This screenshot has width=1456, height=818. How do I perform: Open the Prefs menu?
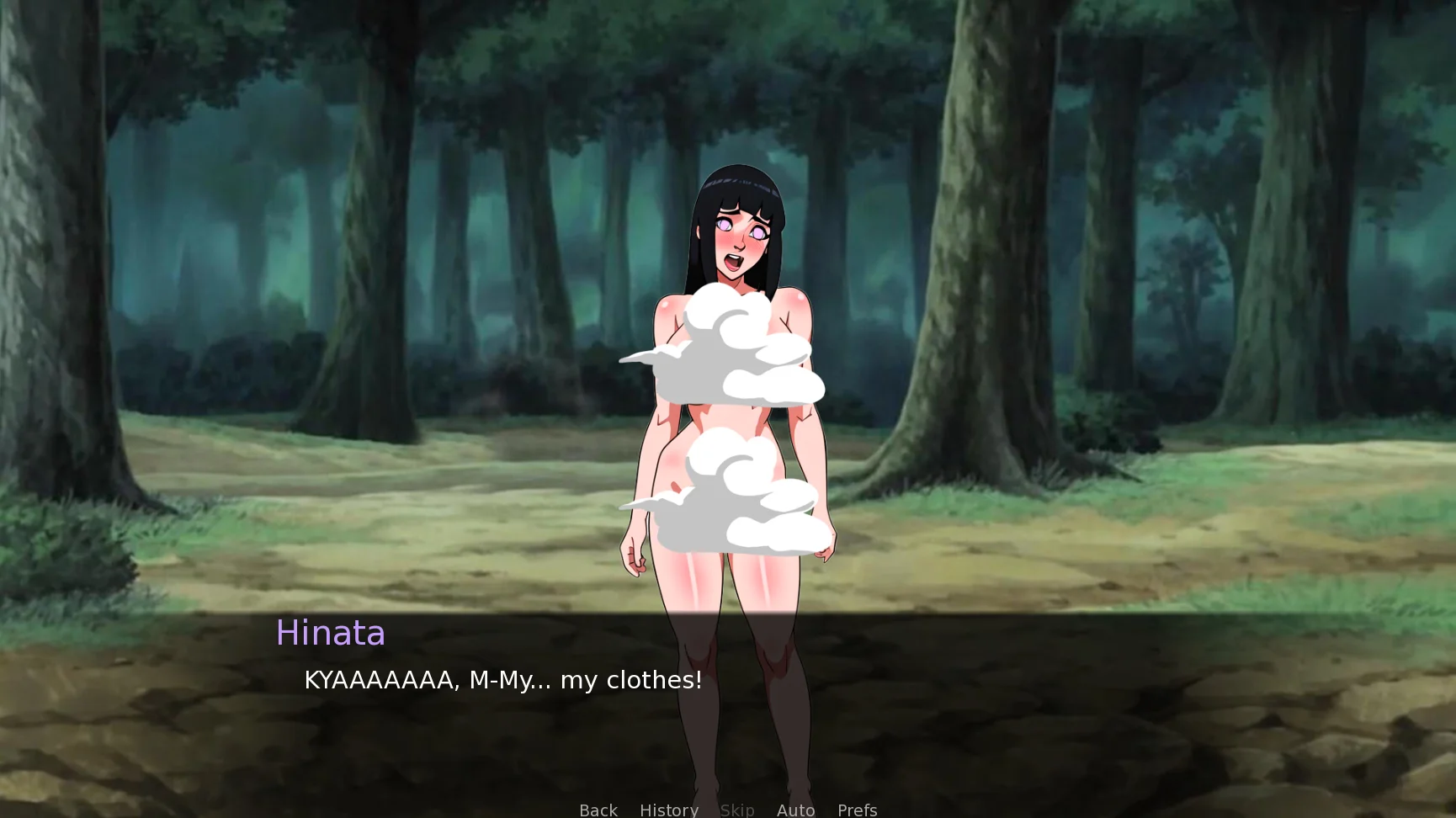(857, 809)
